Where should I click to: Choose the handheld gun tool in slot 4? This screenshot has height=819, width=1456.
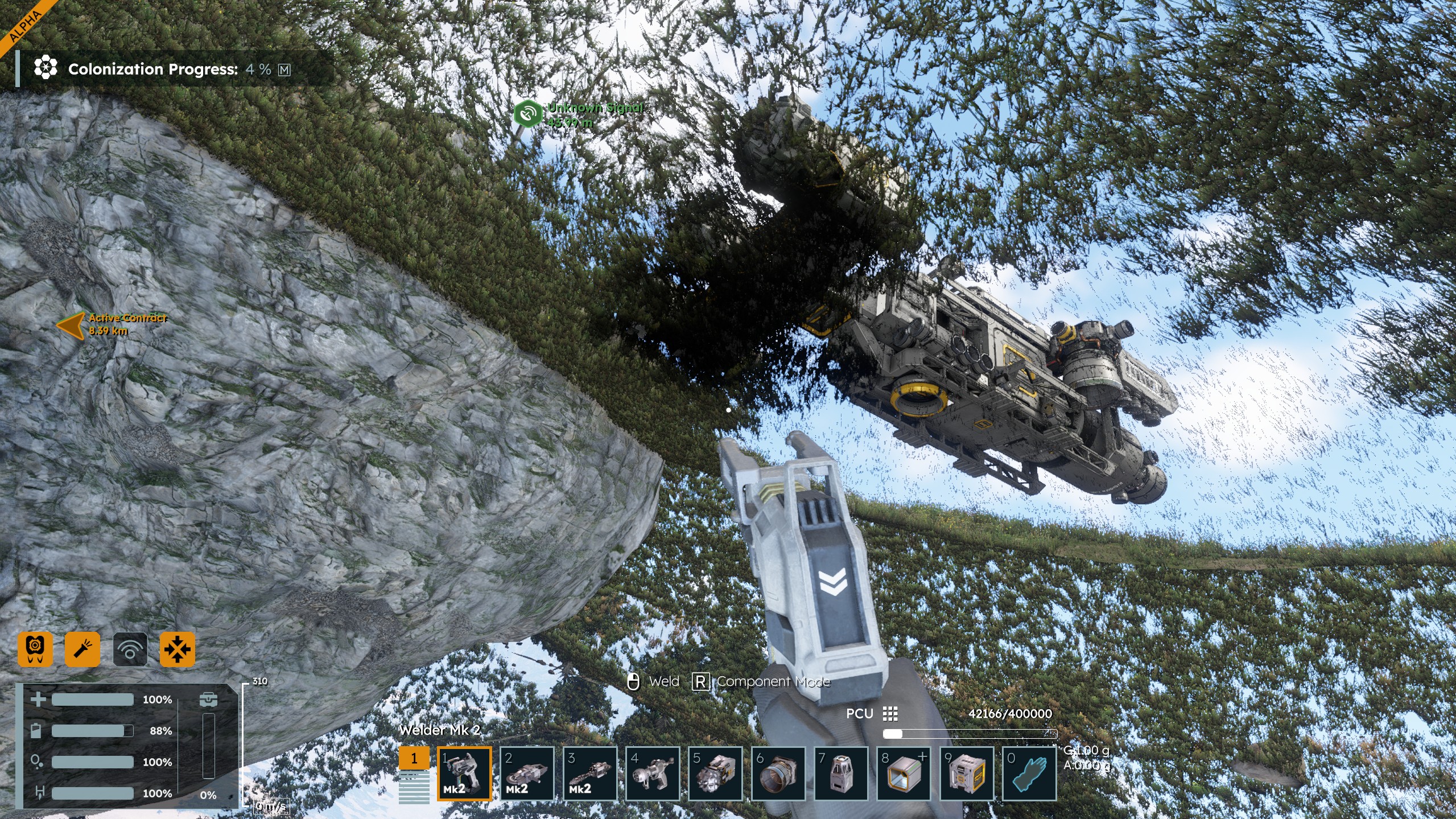(653, 773)
